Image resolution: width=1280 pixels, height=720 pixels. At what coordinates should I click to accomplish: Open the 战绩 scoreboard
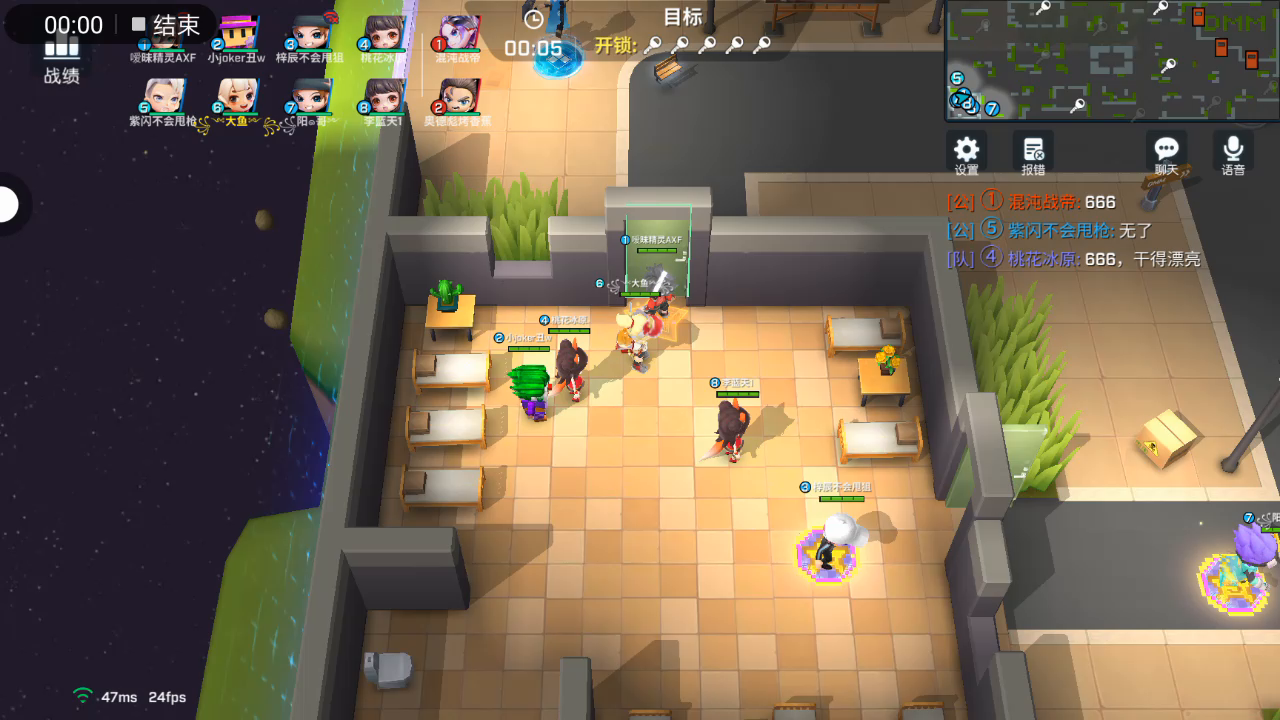61,62
